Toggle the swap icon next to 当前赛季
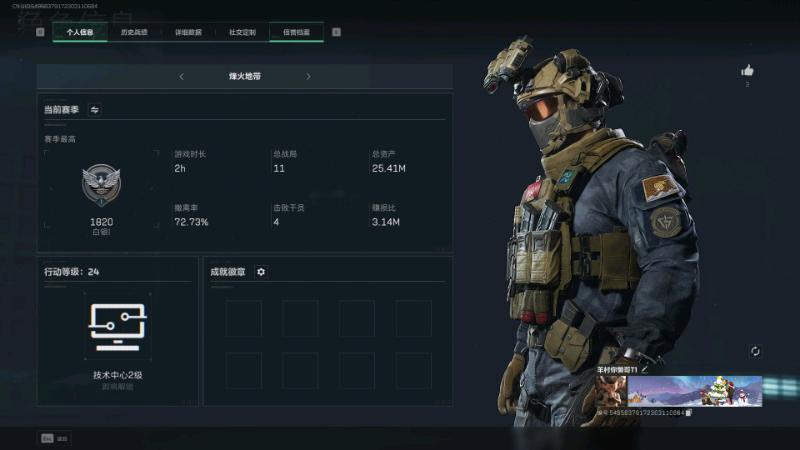Image resolution: width=800 pixels, height=450 pixels. [95, 110]
